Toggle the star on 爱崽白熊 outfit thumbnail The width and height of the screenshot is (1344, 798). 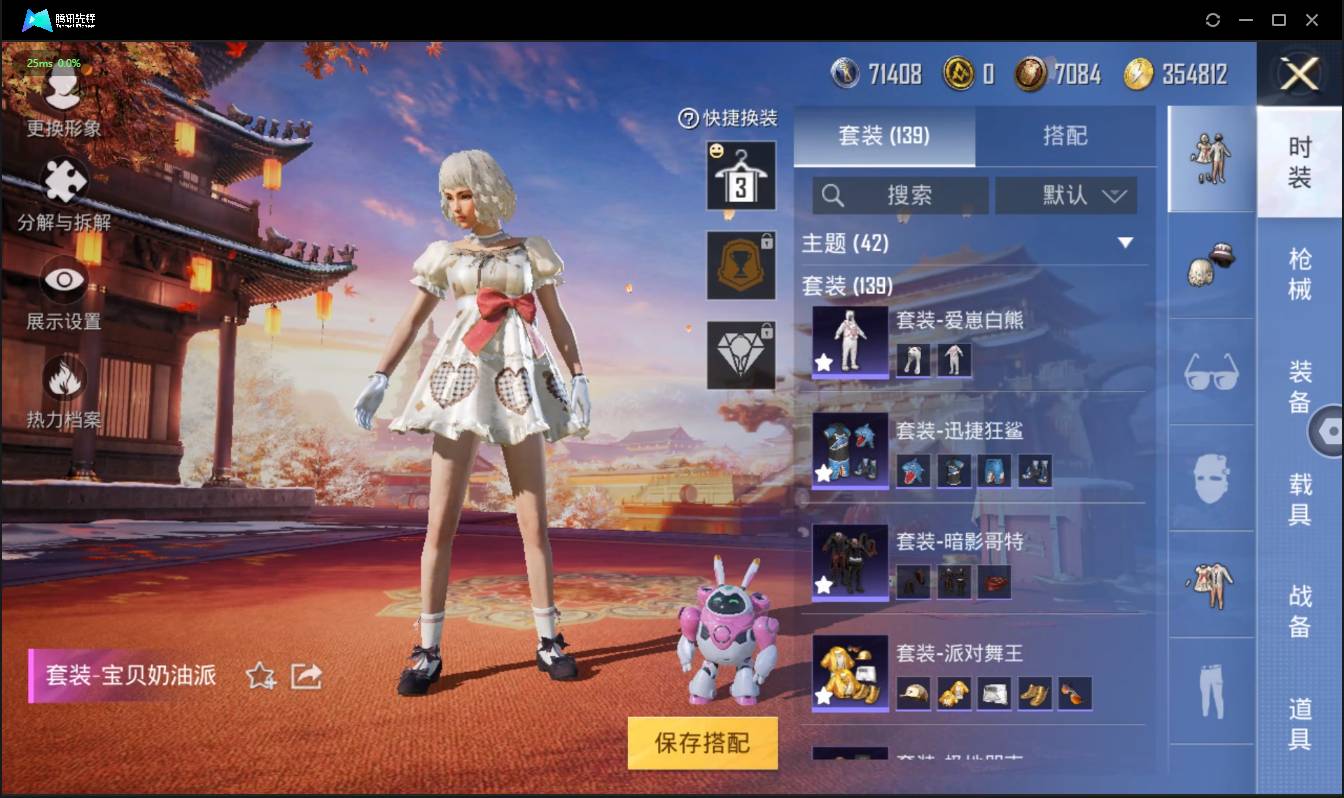click(823, 363)
